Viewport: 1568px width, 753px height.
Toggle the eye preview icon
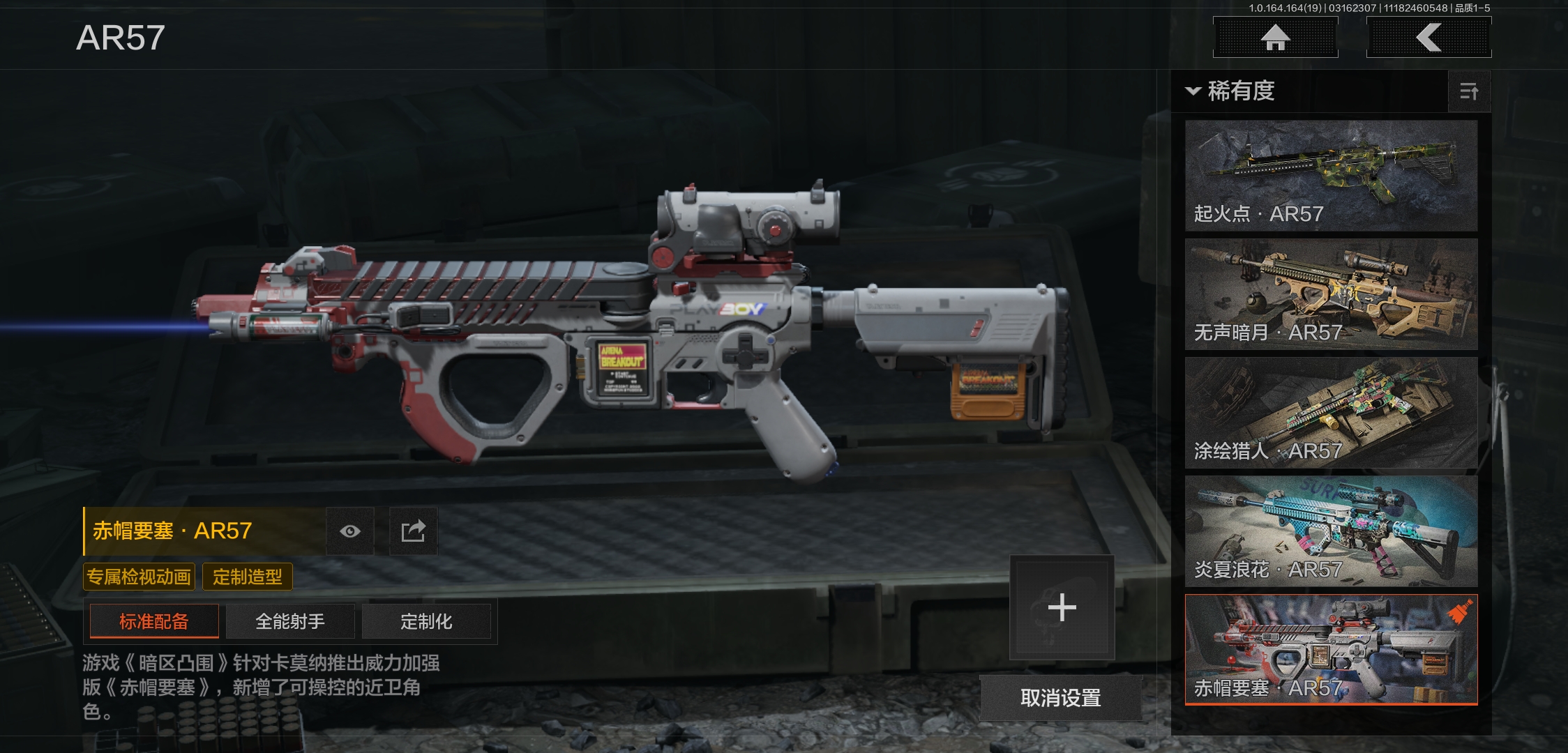tap(350, 531)
